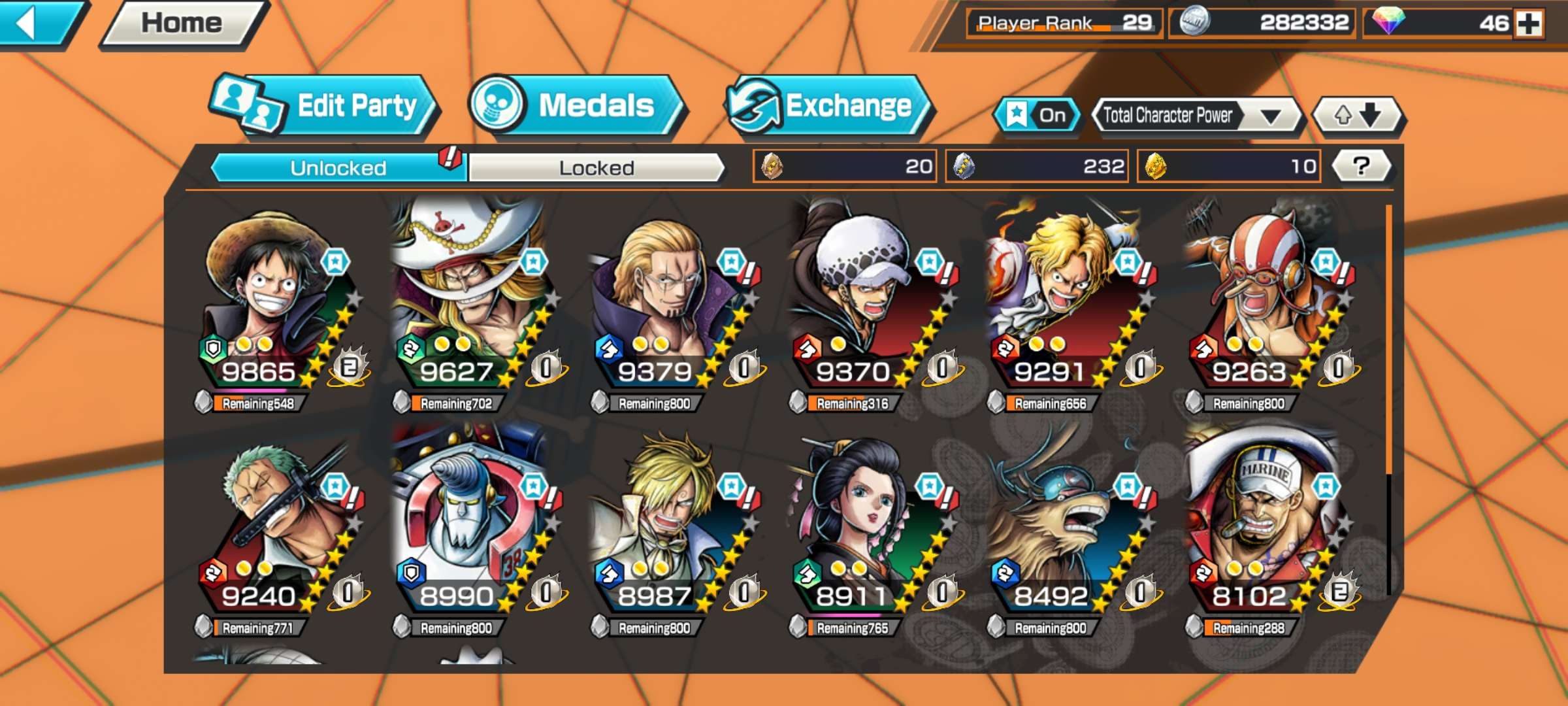Return to the Home screen
The image size is (1568, 706).
(x=182, y=24)
